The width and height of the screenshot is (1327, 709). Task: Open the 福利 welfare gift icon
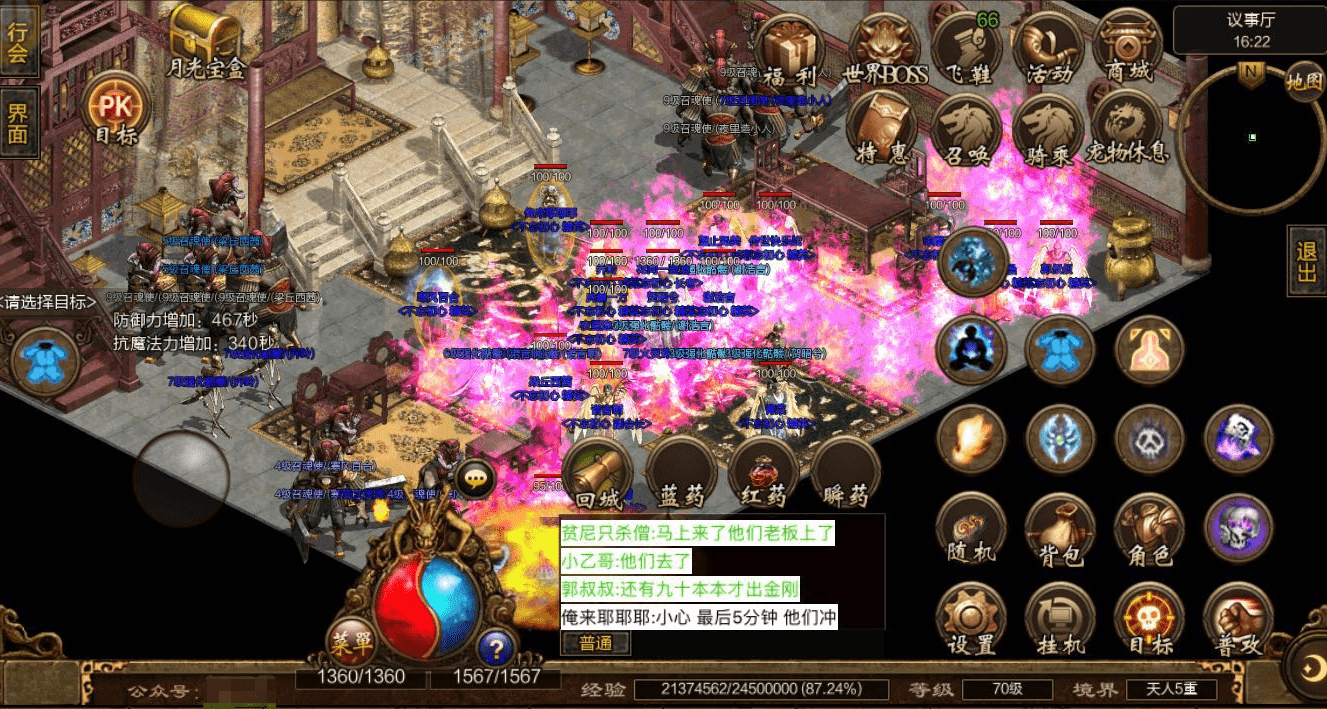point(790,50)
